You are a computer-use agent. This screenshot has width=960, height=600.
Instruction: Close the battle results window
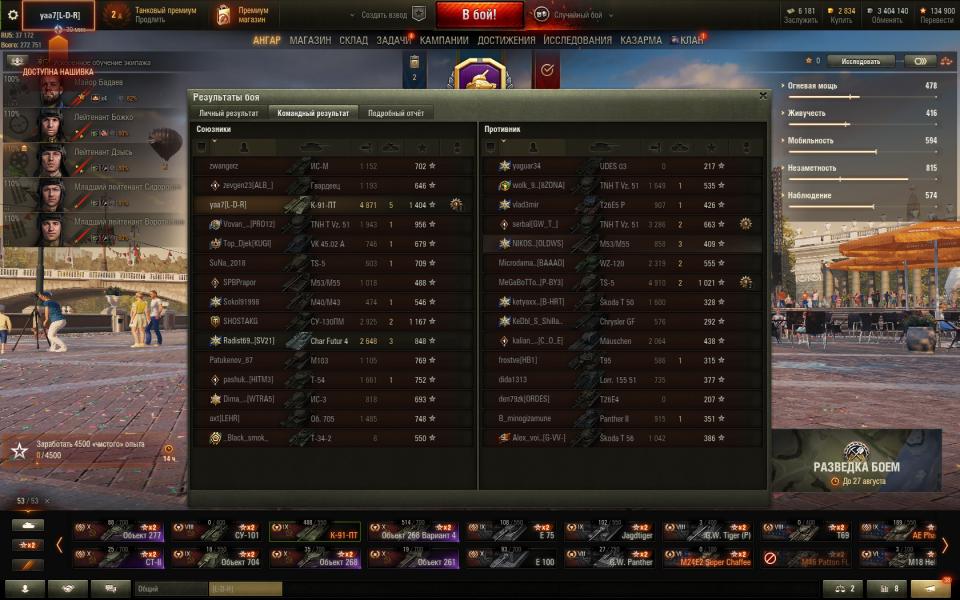[763, 96]
